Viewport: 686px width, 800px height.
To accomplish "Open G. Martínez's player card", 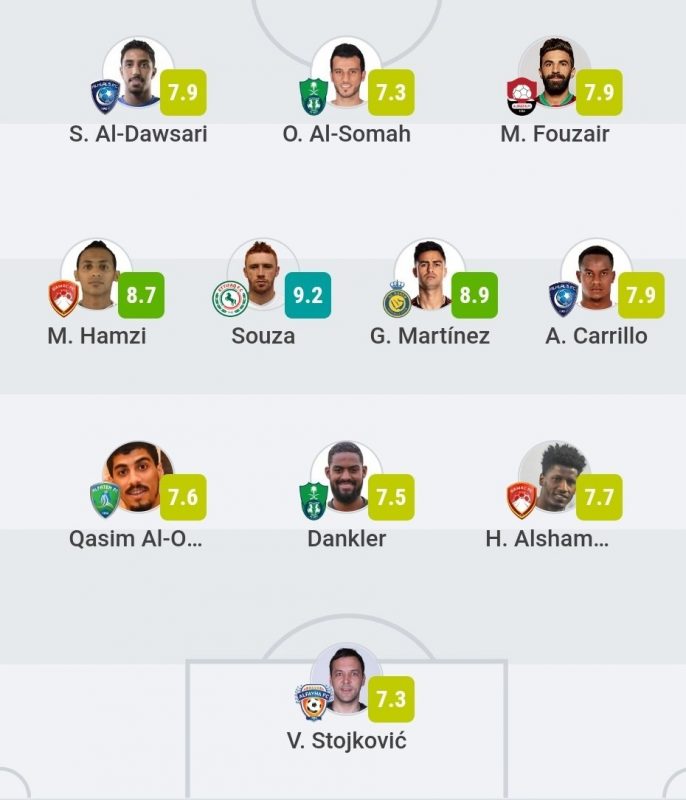I will [429, 276].
